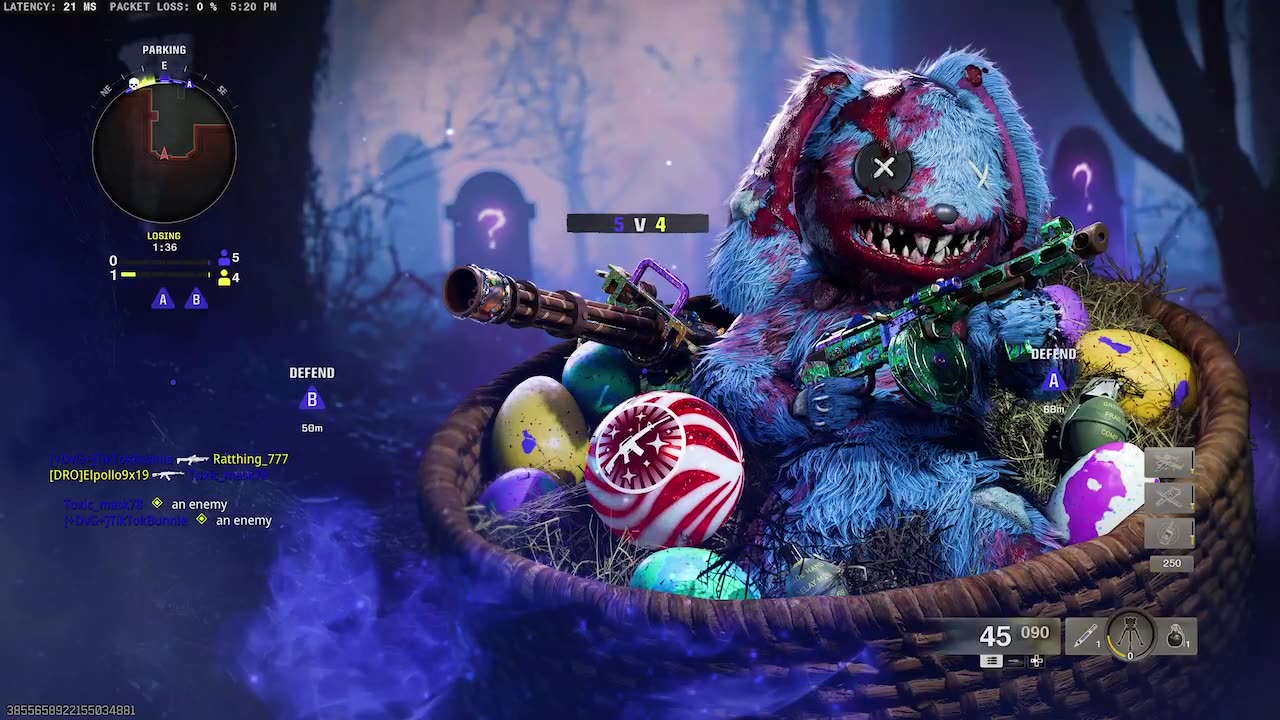Image resolution: width=1280 pixels, height=720 pixels.
Task: Activate the aircraft scorestreak icon
Action: click(1169, 462)
